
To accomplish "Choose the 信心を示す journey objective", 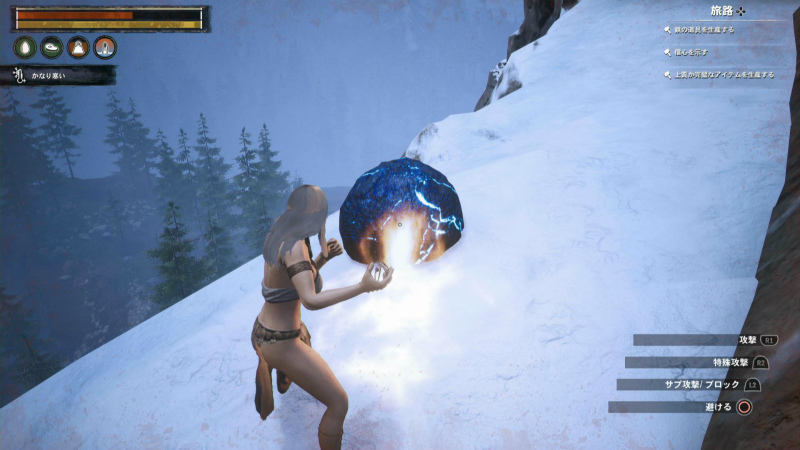I will (692, 52).
